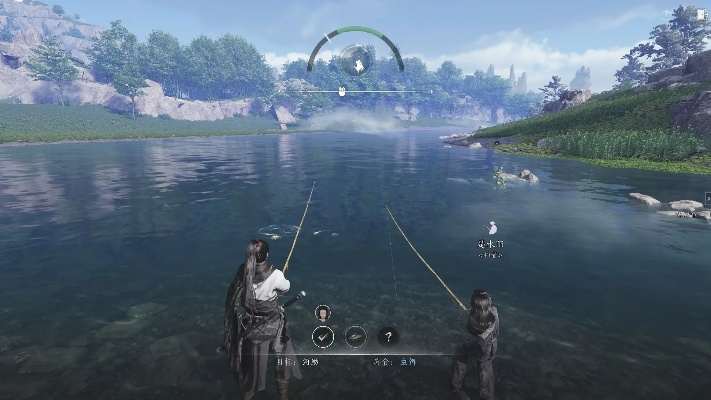Click the character portrait above the checkmark
The image size is (711, 400).
tap(323, 312)
